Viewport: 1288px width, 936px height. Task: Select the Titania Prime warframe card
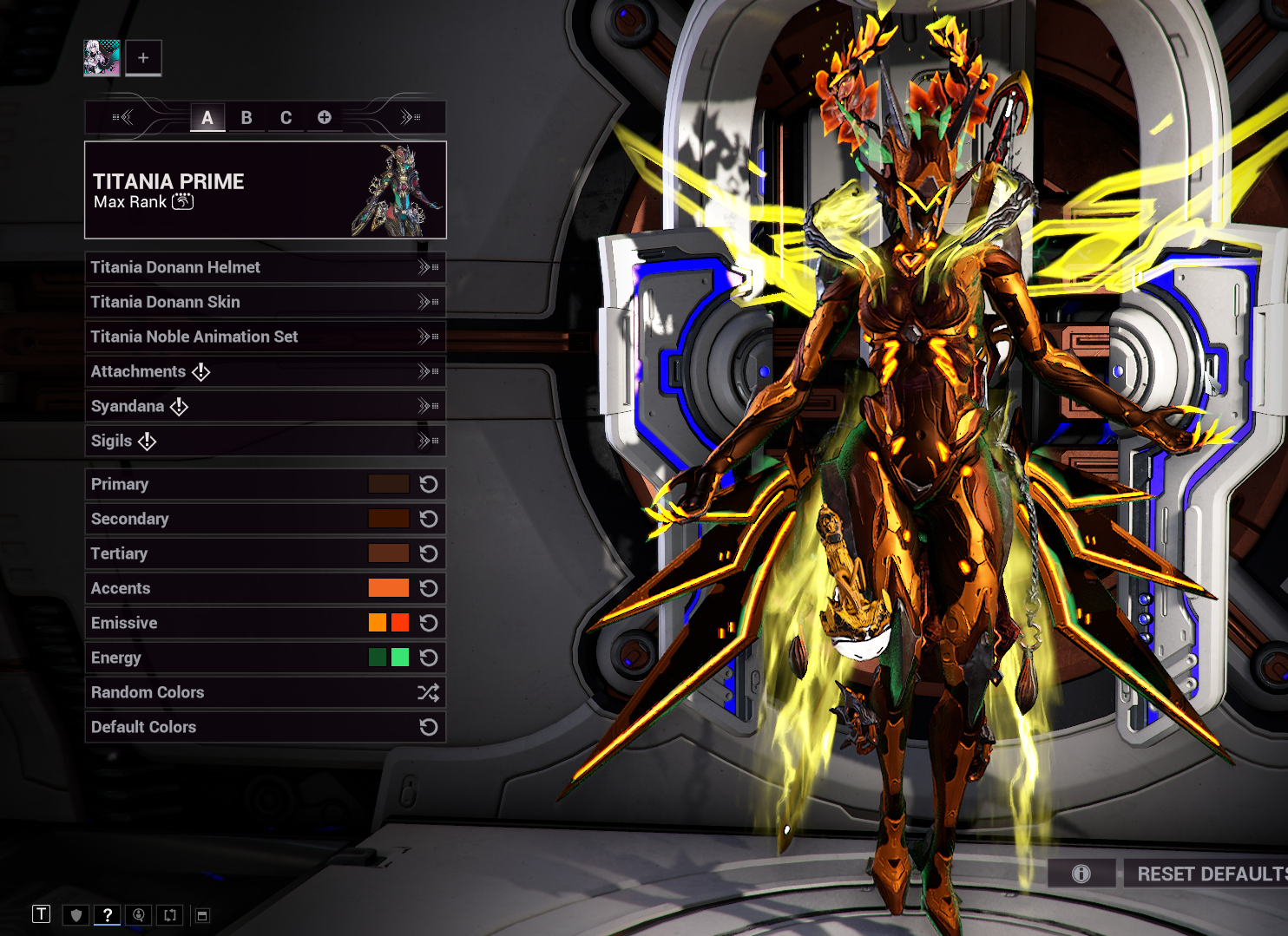pos(265,190)
